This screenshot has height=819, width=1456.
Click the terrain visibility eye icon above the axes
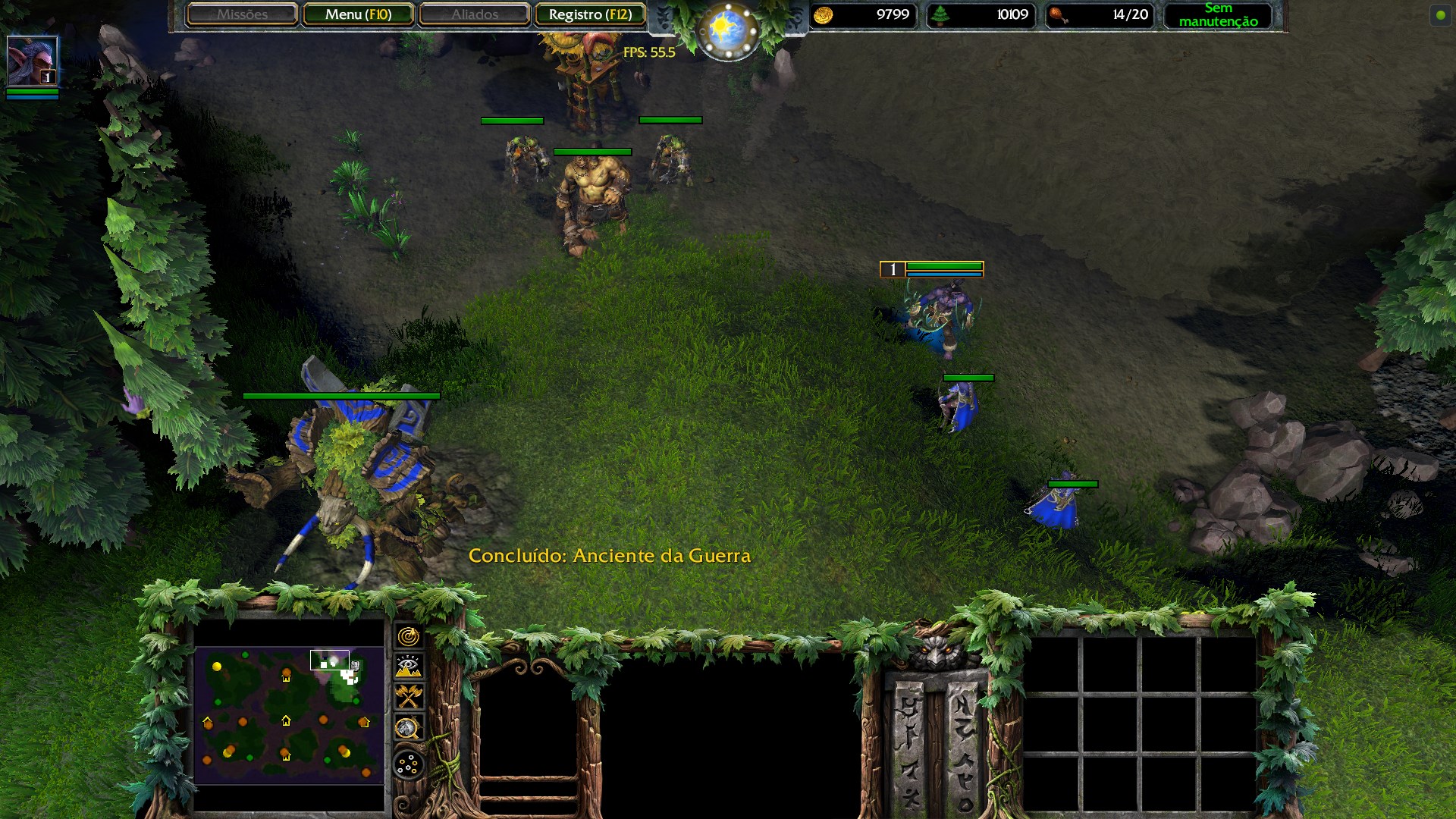[409, 665]
